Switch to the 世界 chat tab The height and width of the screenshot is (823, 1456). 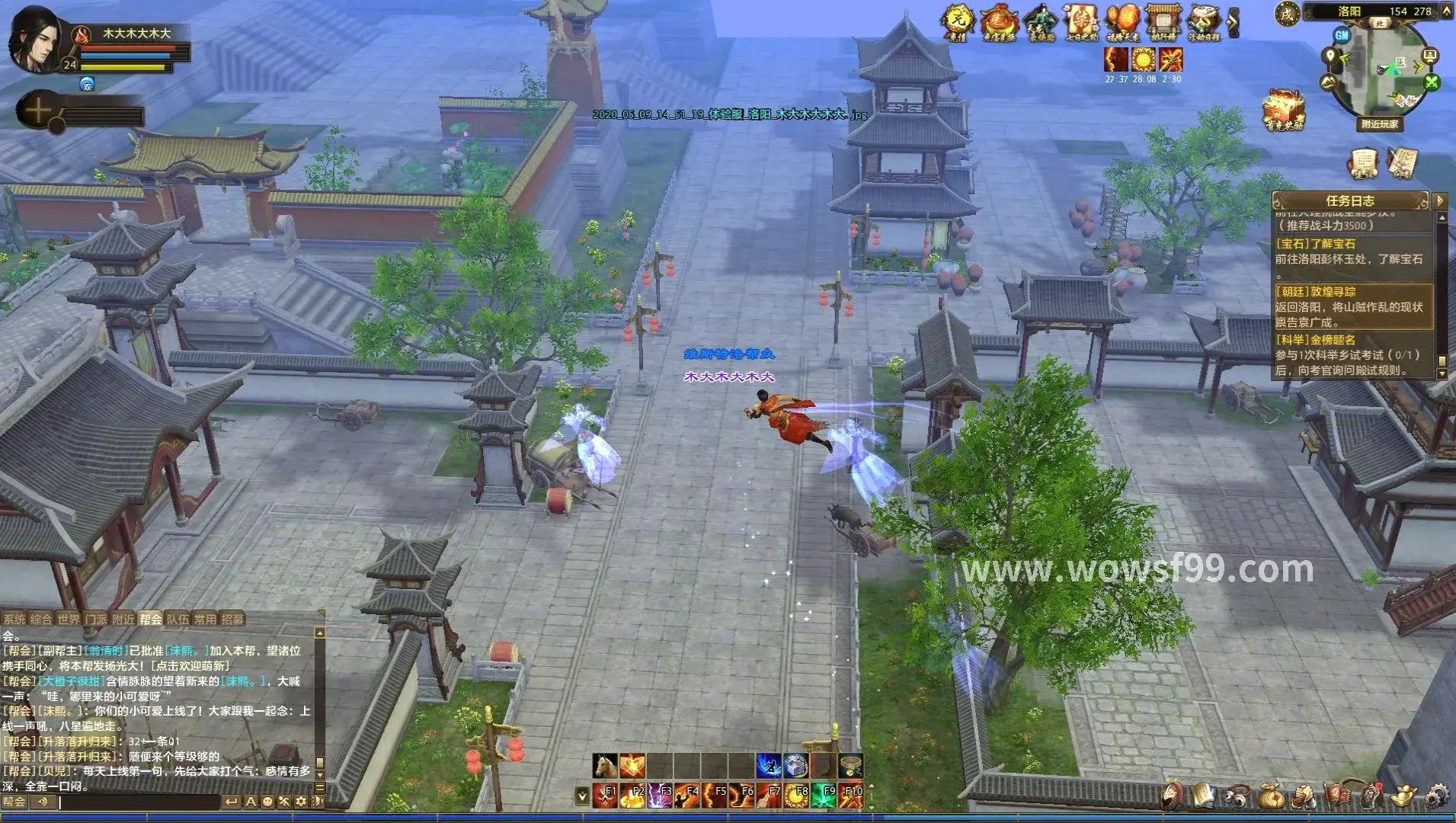pos(69,620)
